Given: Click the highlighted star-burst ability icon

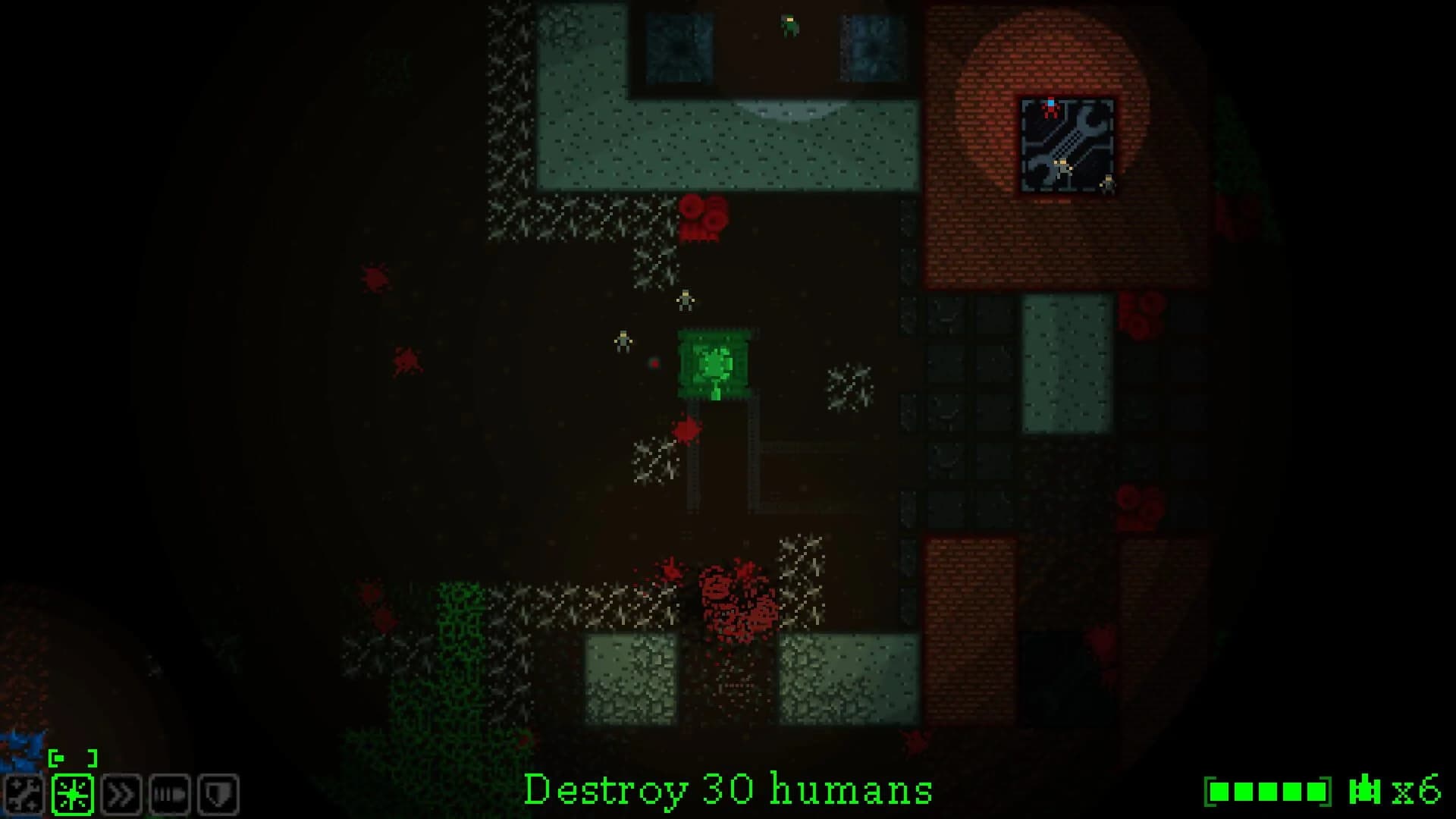Looking at the screenshot, I should (x=72, y=794).
